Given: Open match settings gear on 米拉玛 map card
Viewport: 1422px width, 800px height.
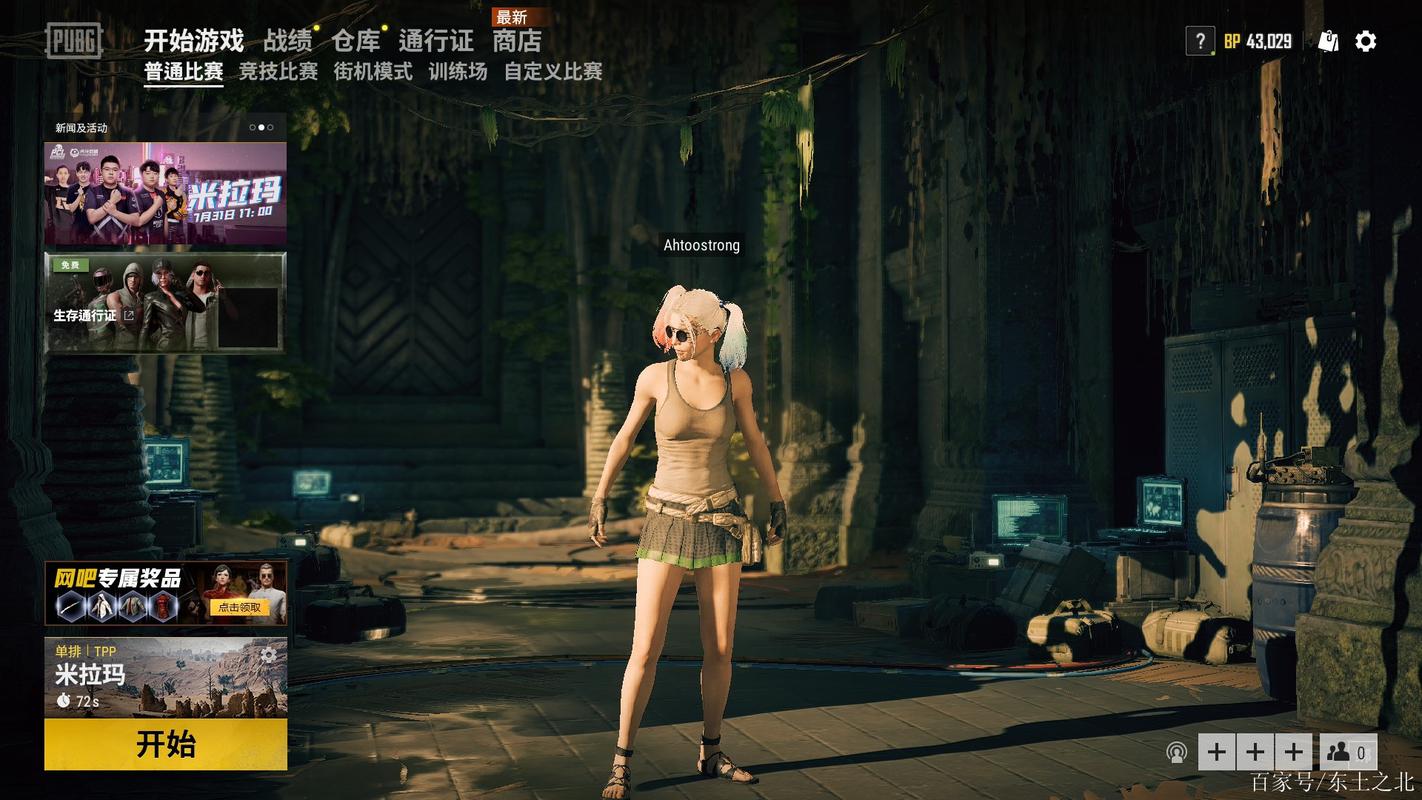Looking at the screenshot, I should pyautogui.click(x=268, y=656).
